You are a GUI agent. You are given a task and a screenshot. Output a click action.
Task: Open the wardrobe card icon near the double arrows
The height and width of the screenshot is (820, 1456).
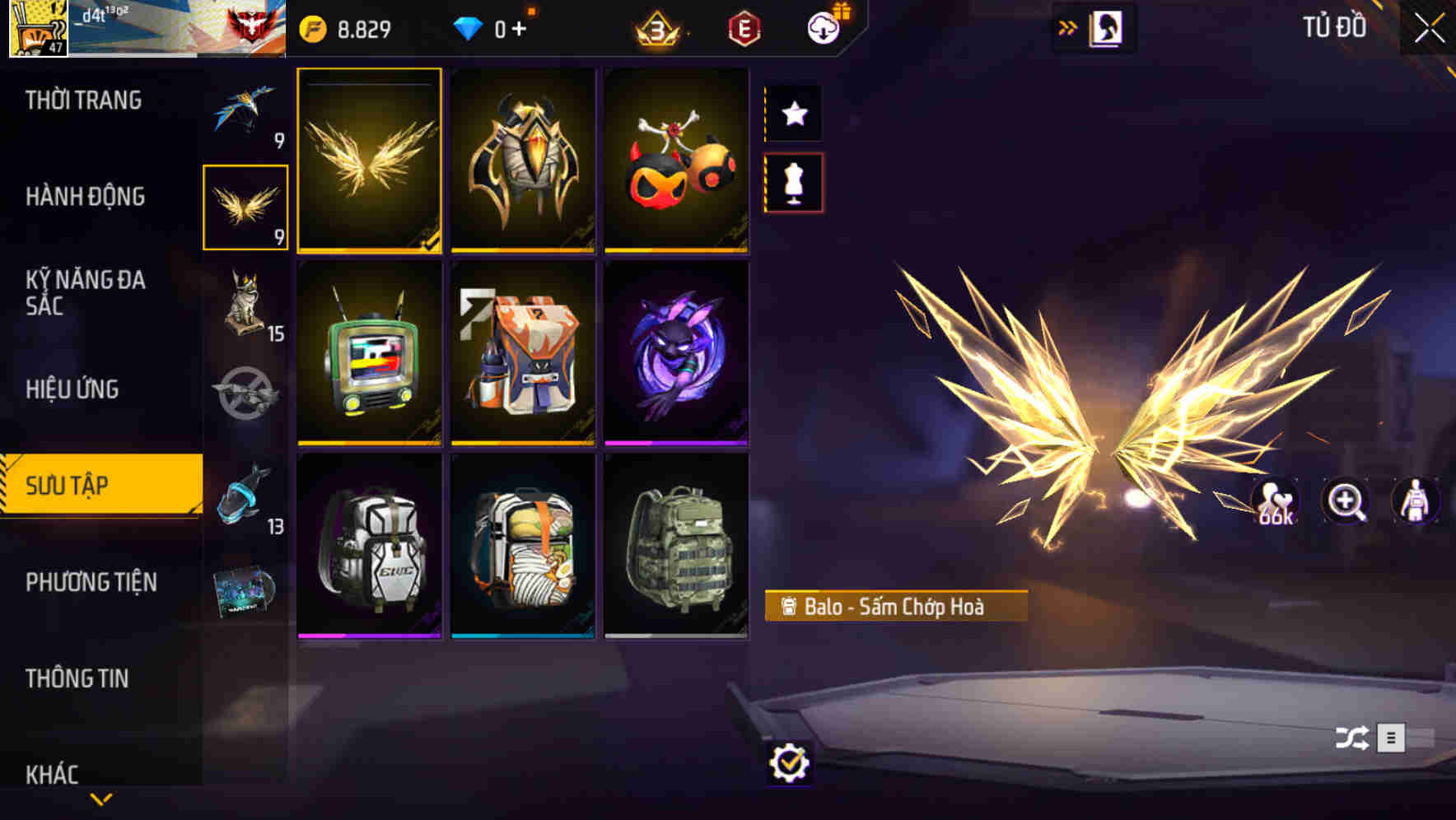(1107, 27)
